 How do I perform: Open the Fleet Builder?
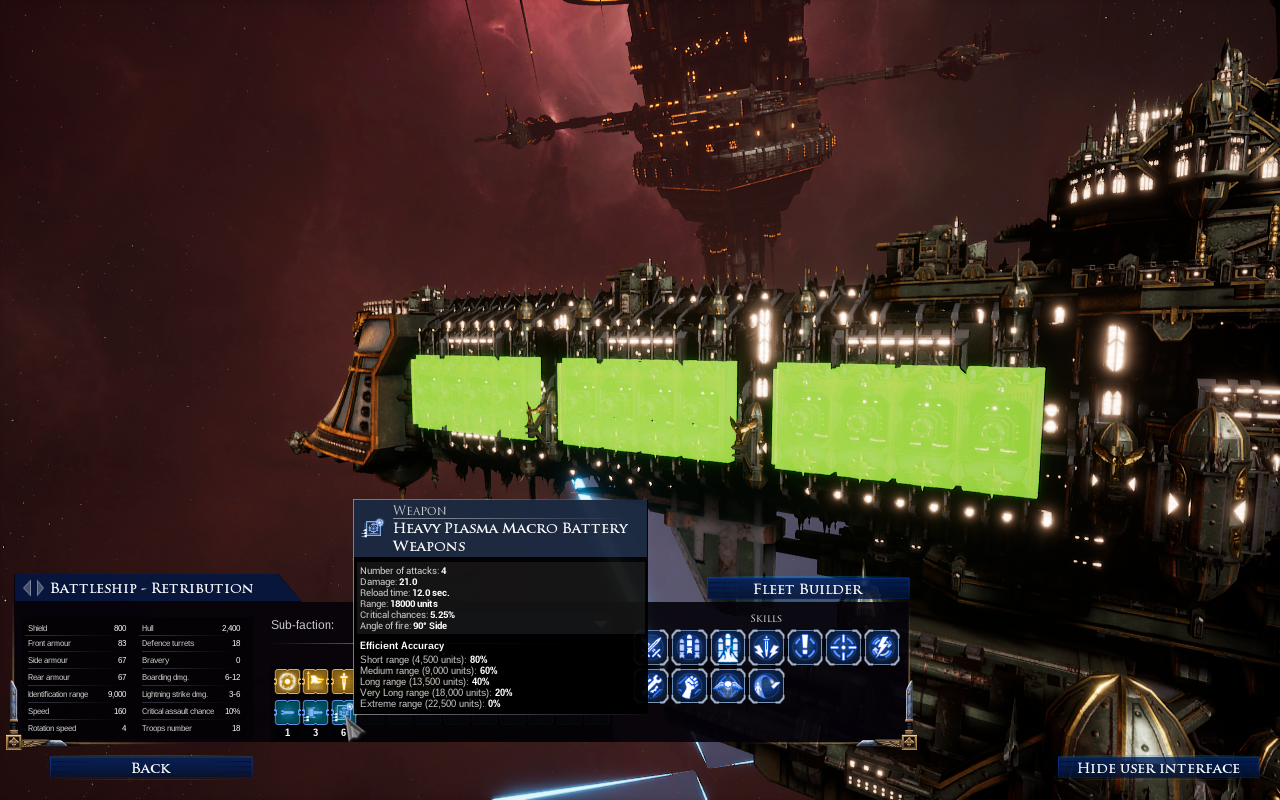click(x=808, y=589)
